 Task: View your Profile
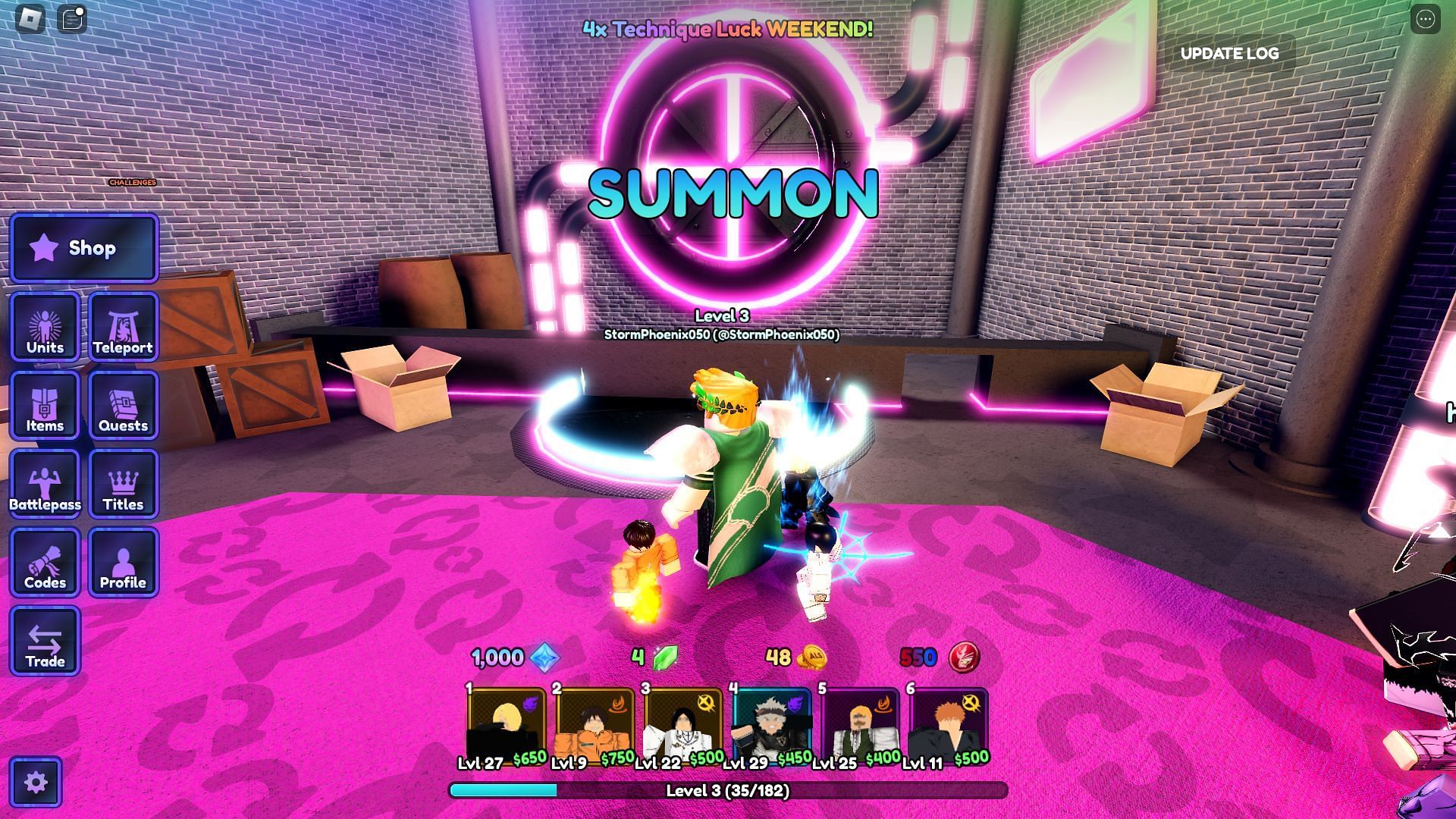123,563
